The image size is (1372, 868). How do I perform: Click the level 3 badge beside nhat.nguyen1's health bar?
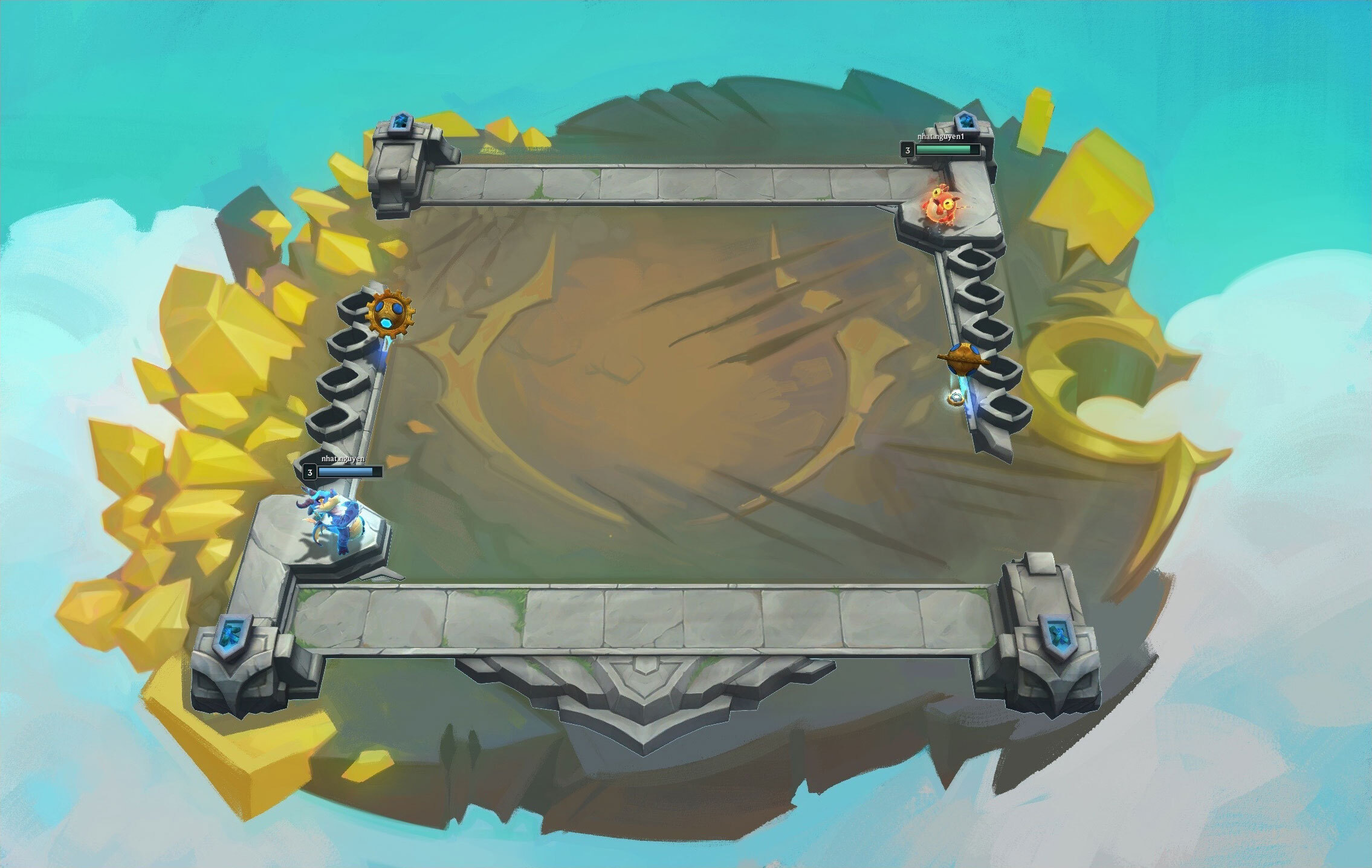pos(908,151)
